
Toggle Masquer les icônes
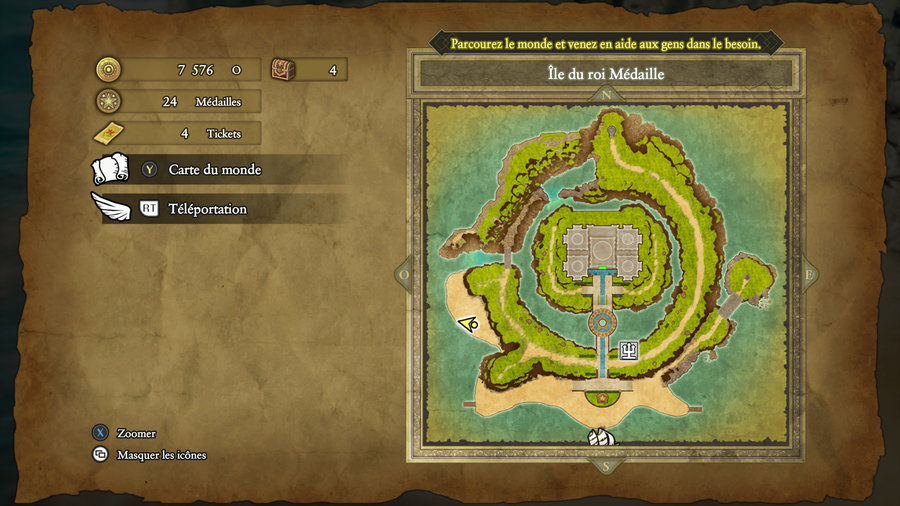coord(160,455)
